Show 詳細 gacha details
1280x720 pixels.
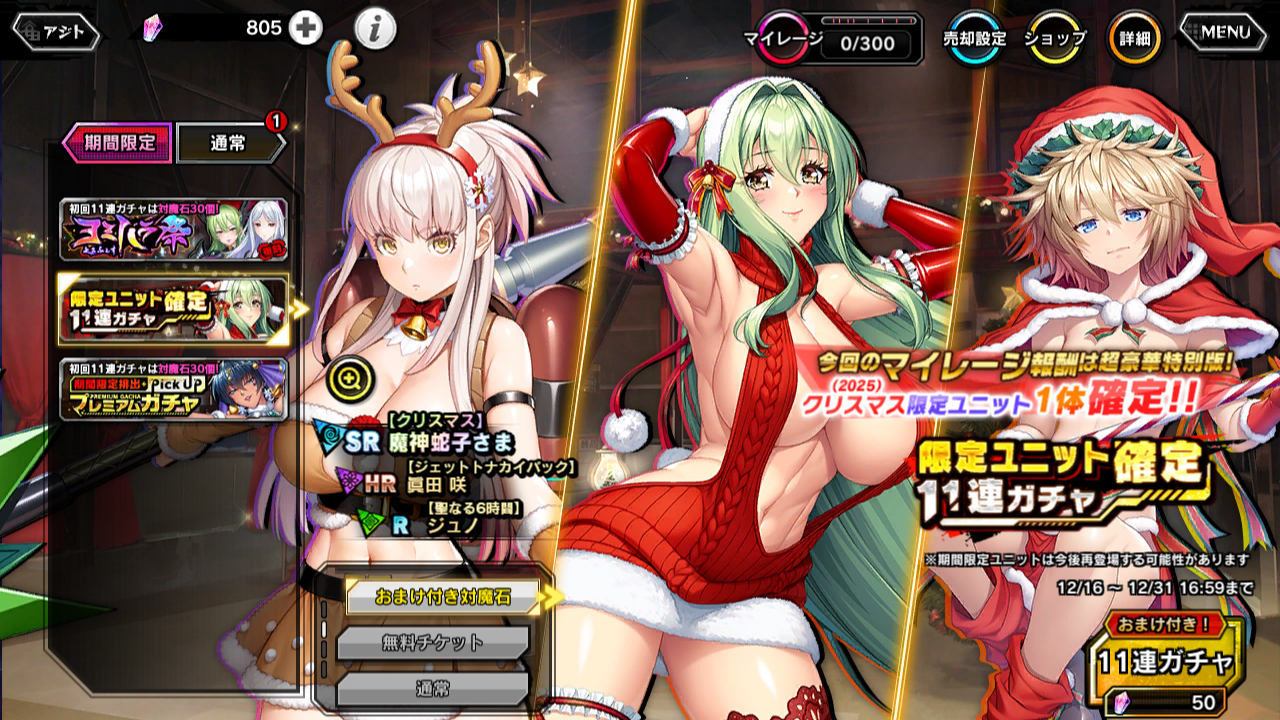(1135, 39)
